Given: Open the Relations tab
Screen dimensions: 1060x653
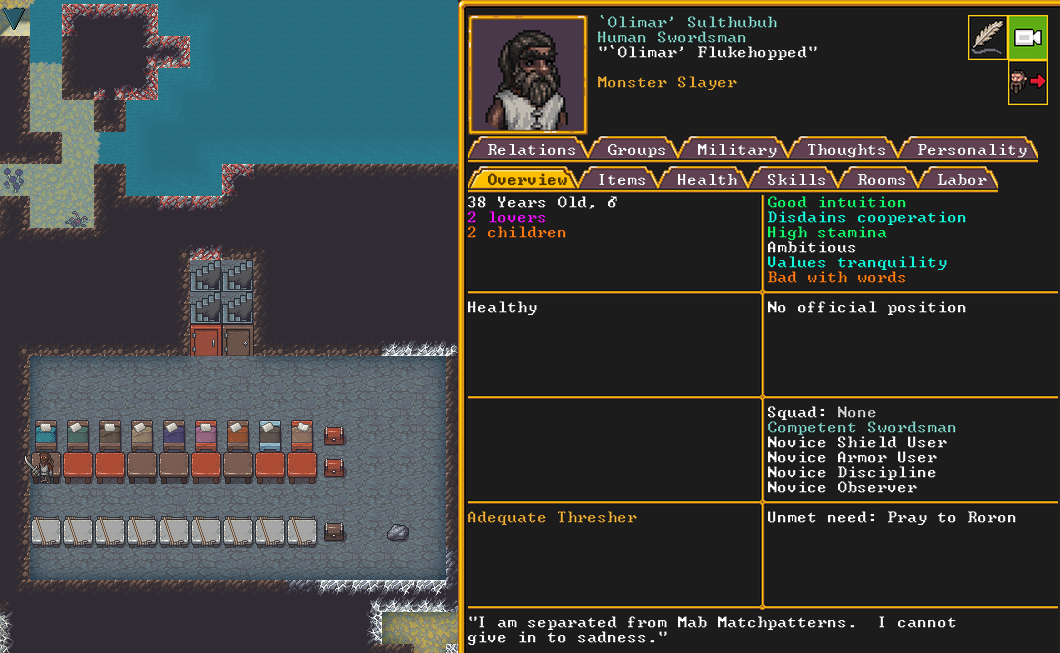Looking at the screenshot, I should coord(531,149).
